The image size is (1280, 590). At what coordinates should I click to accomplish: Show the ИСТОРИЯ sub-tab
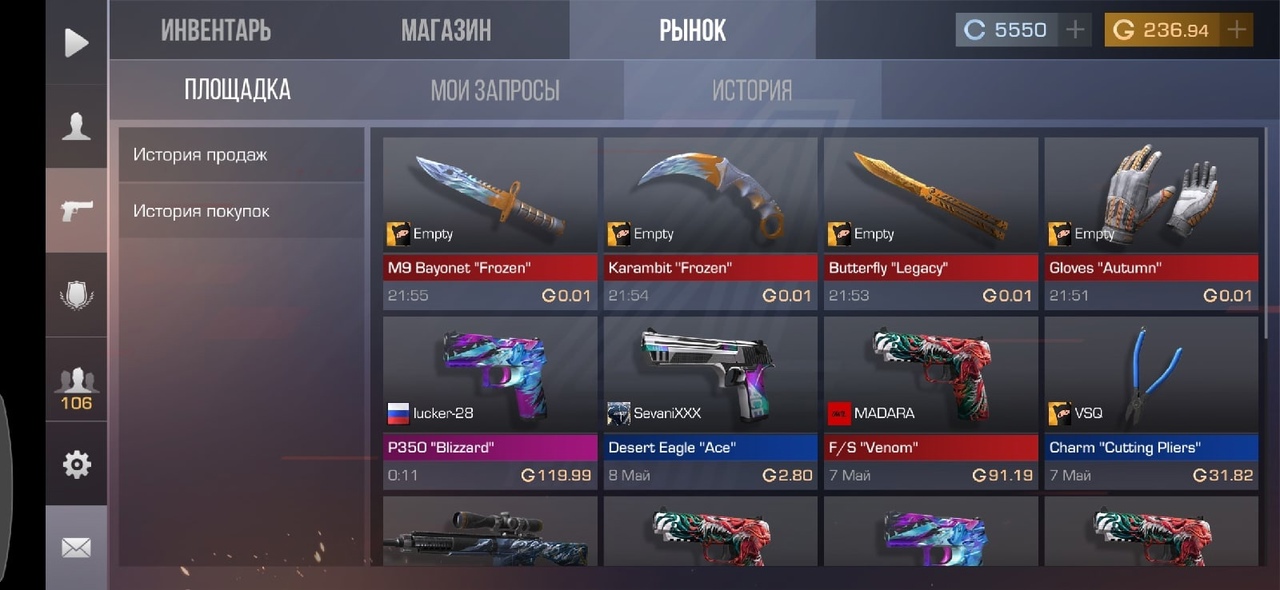coord(752,91)
